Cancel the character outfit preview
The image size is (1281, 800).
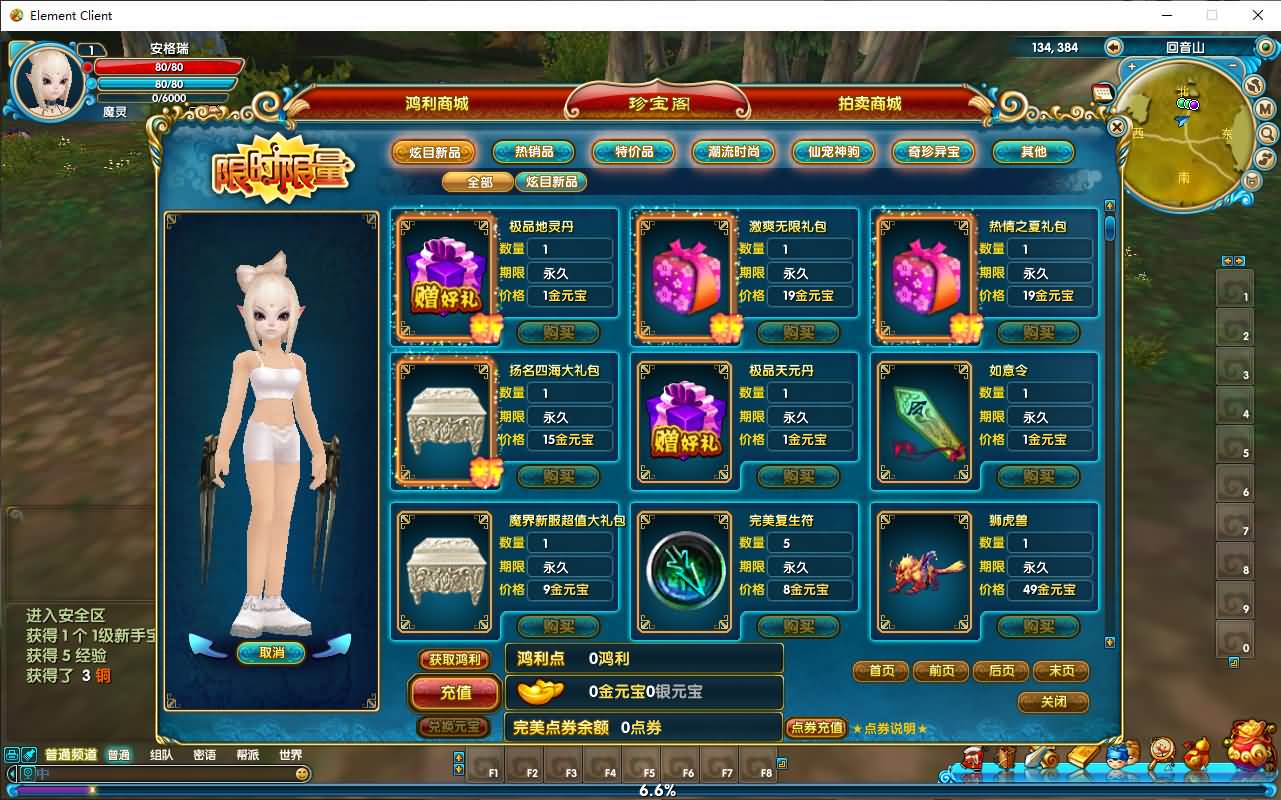tap(270, 653)
